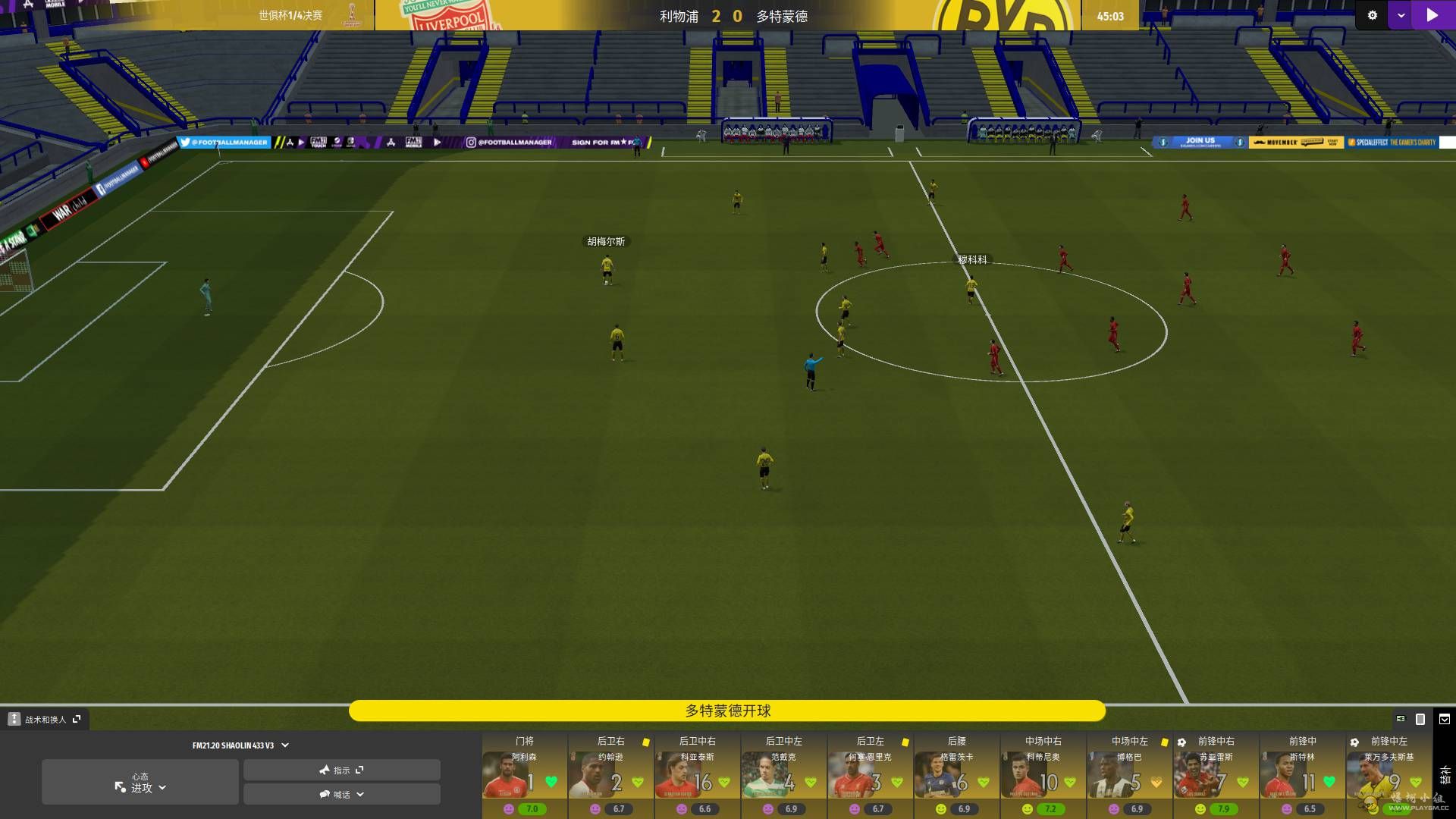This screenshot has height=819, width=1456.
Task: Select goalkeeper 阿利森 number 1 card
Action: (x=524, y=775)
